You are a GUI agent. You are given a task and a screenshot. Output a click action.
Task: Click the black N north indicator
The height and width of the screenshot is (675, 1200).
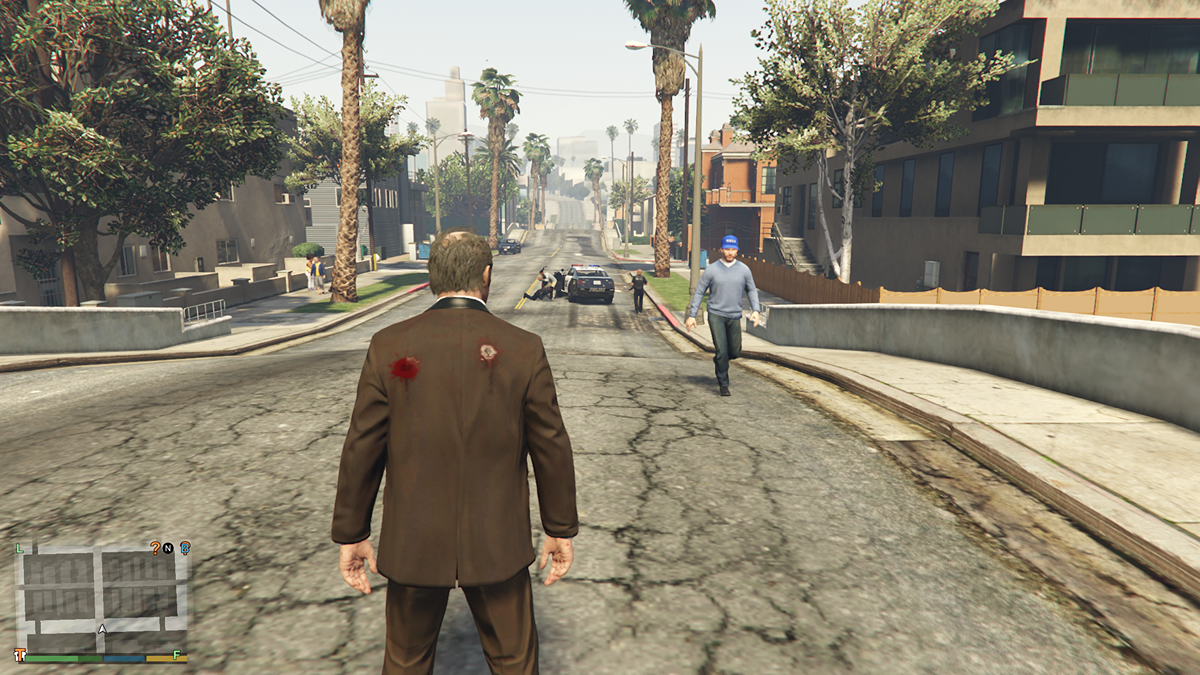(x=169, y=548)
